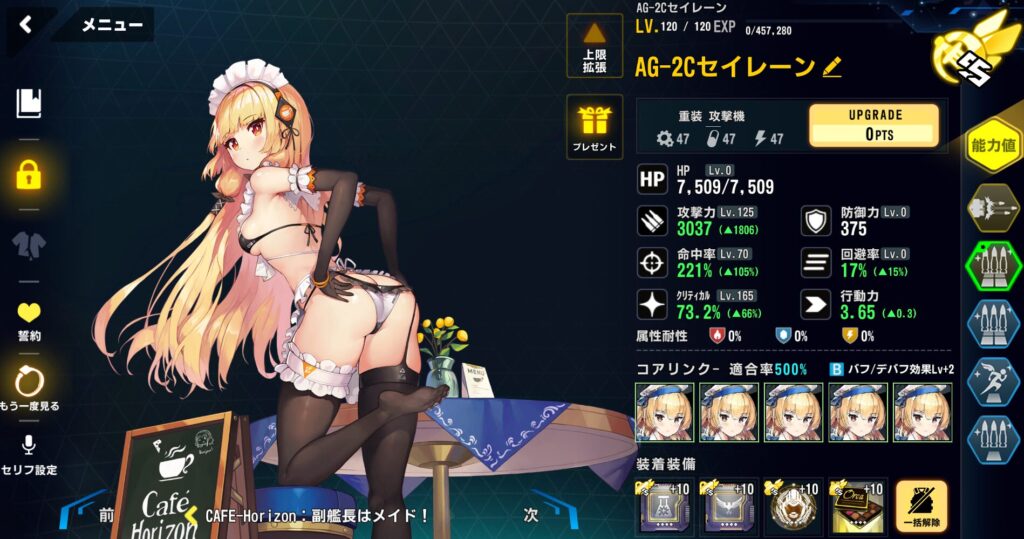1024x539 pixels.
Task: Select the flask chip equipment slot
Action: (664, 507)
